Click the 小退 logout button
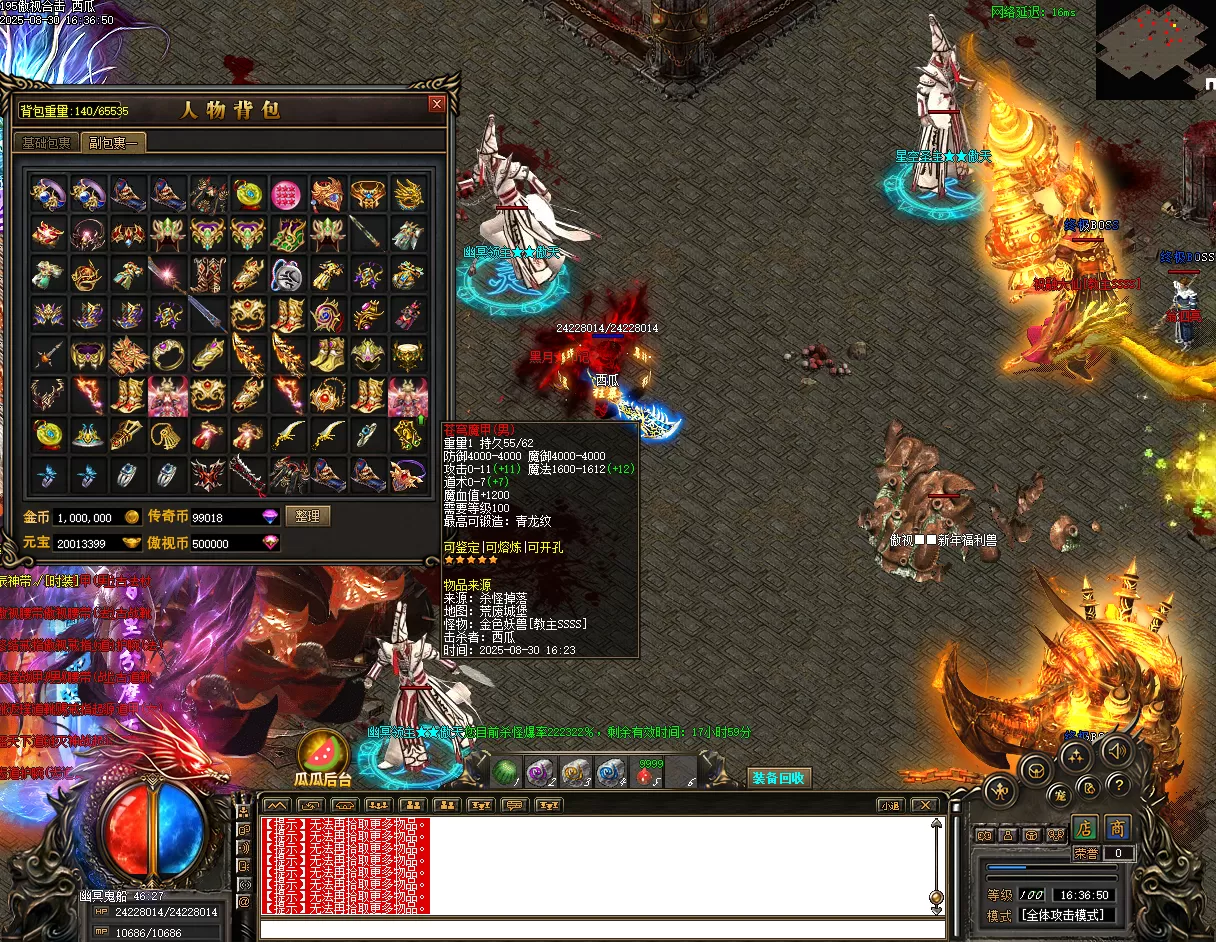This screenshot has width=1216, height=942. (890, 805)
